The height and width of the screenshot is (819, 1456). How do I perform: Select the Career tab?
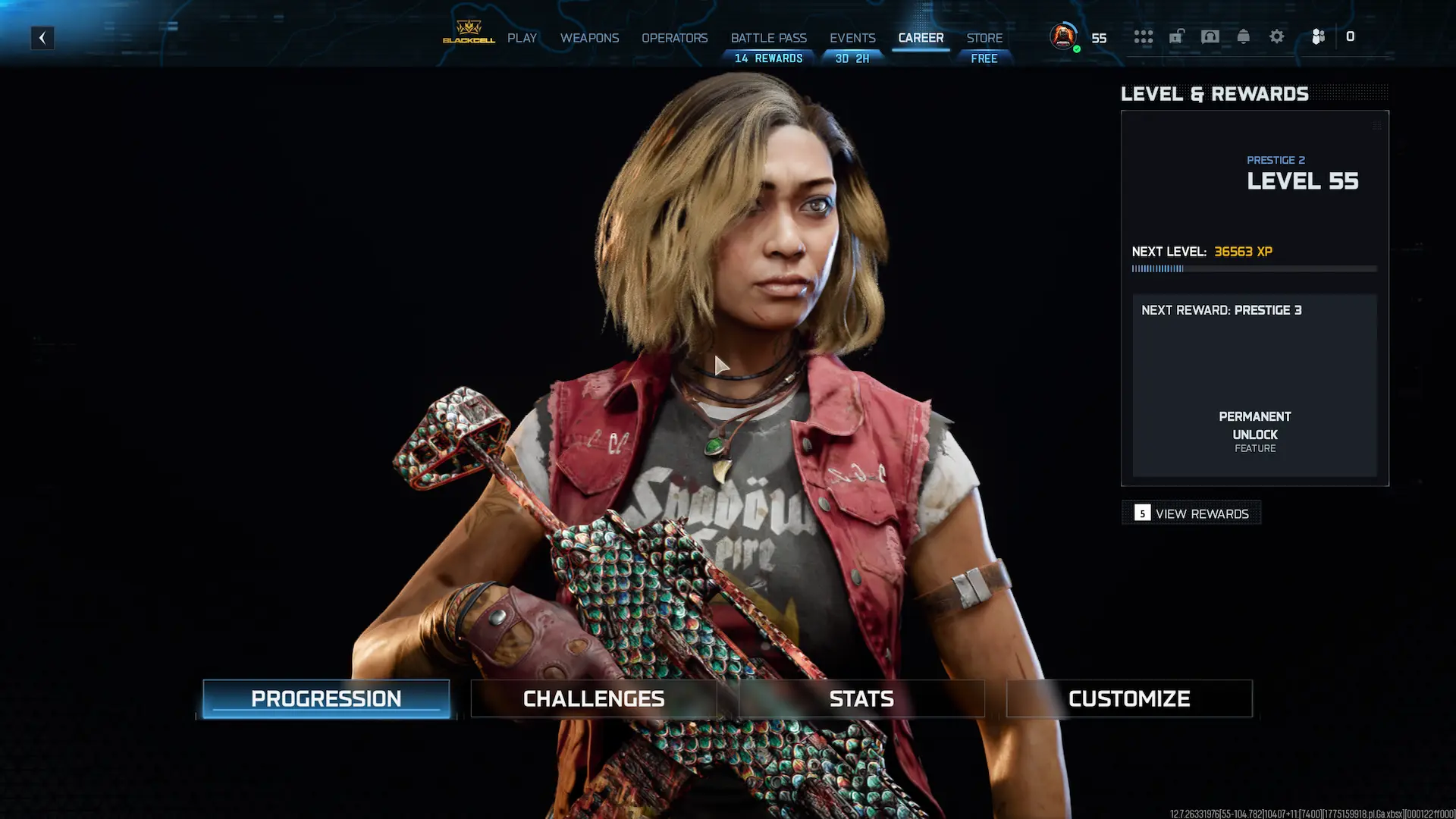click(921, 38)
